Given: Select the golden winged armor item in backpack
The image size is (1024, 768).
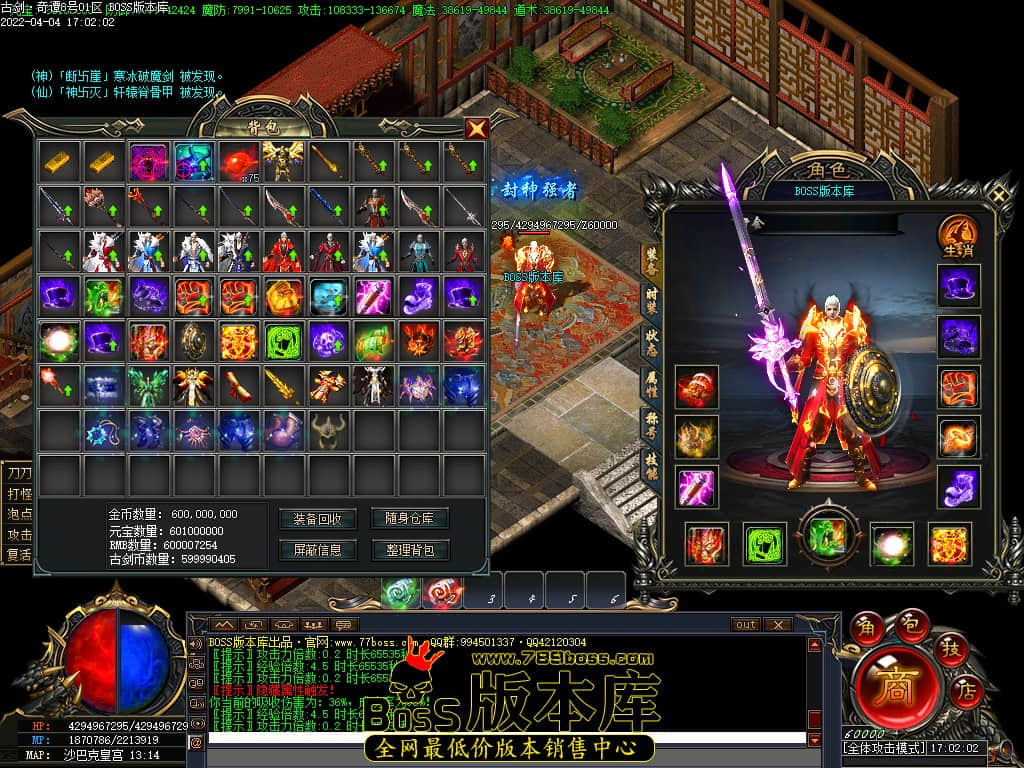Looking at the screenshot, I should [x=284, y=160].
